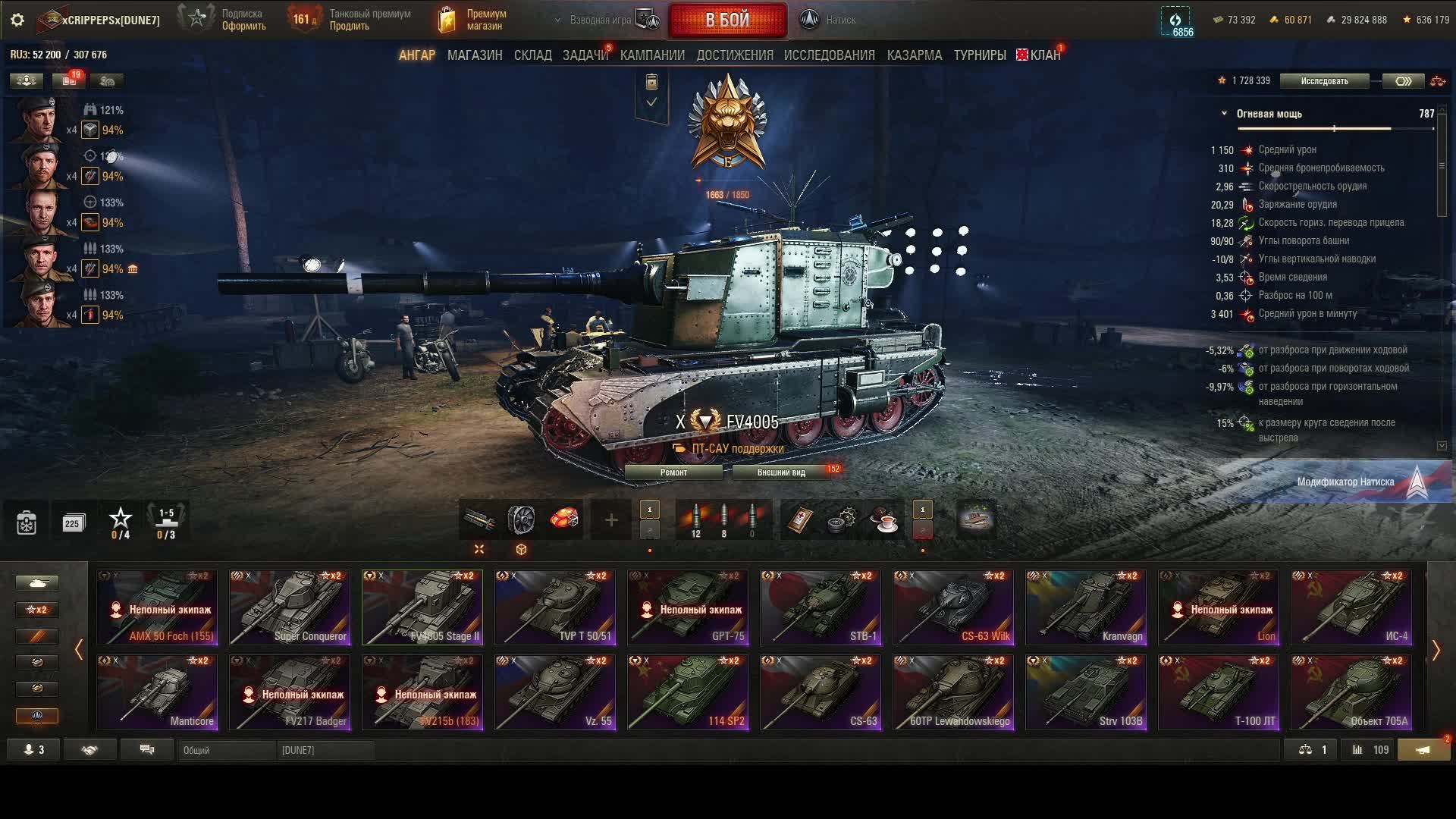1456x819 pixels.
Task: Choose the Kranvagn tank in the carousel
Action: click(1086, 607)
